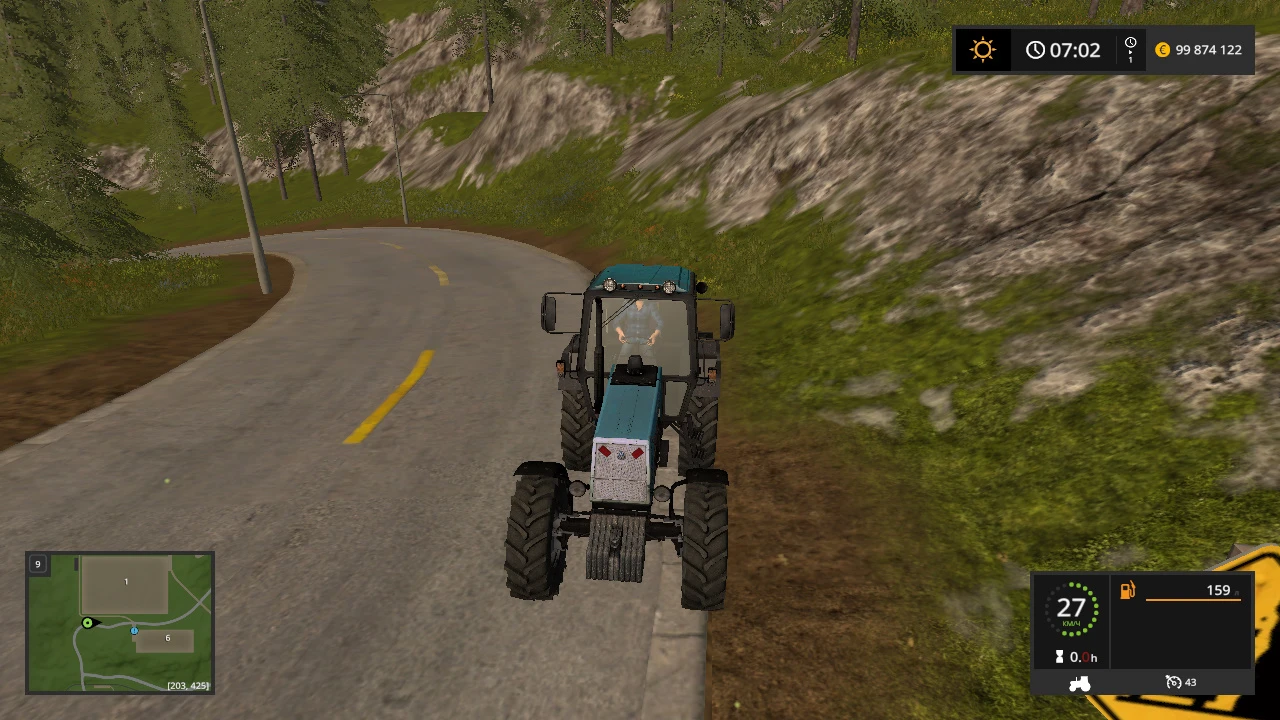This screenshot has height=720, width=1280.
Task: Toggle the blue exclamation marker on the minimap
Action: click(134, 631)
